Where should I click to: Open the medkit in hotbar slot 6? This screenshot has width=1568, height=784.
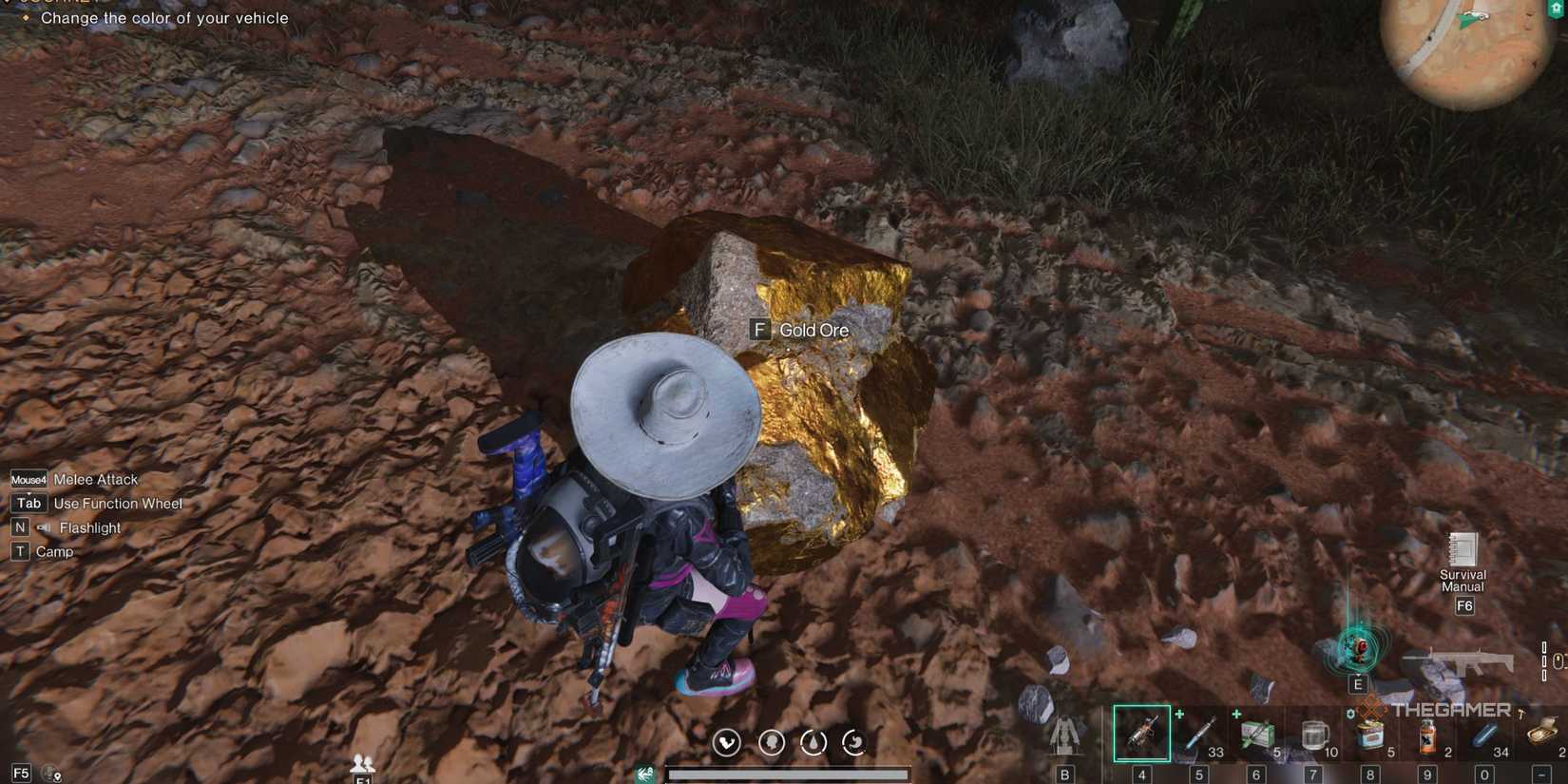click(1254, 732)
